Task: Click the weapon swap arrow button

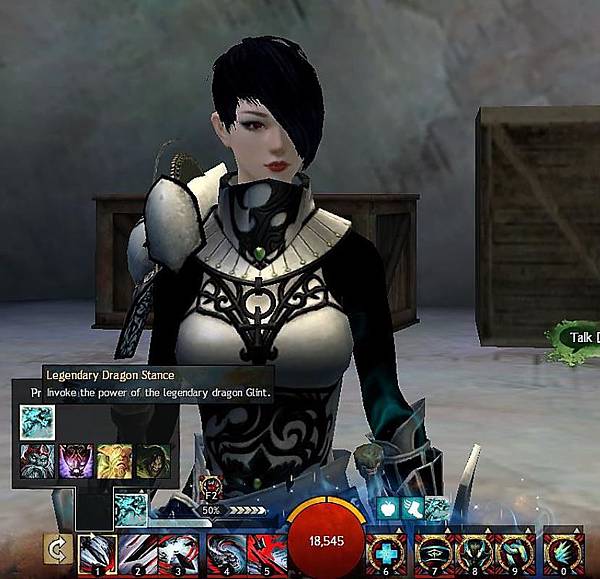Action: [56, 550]
